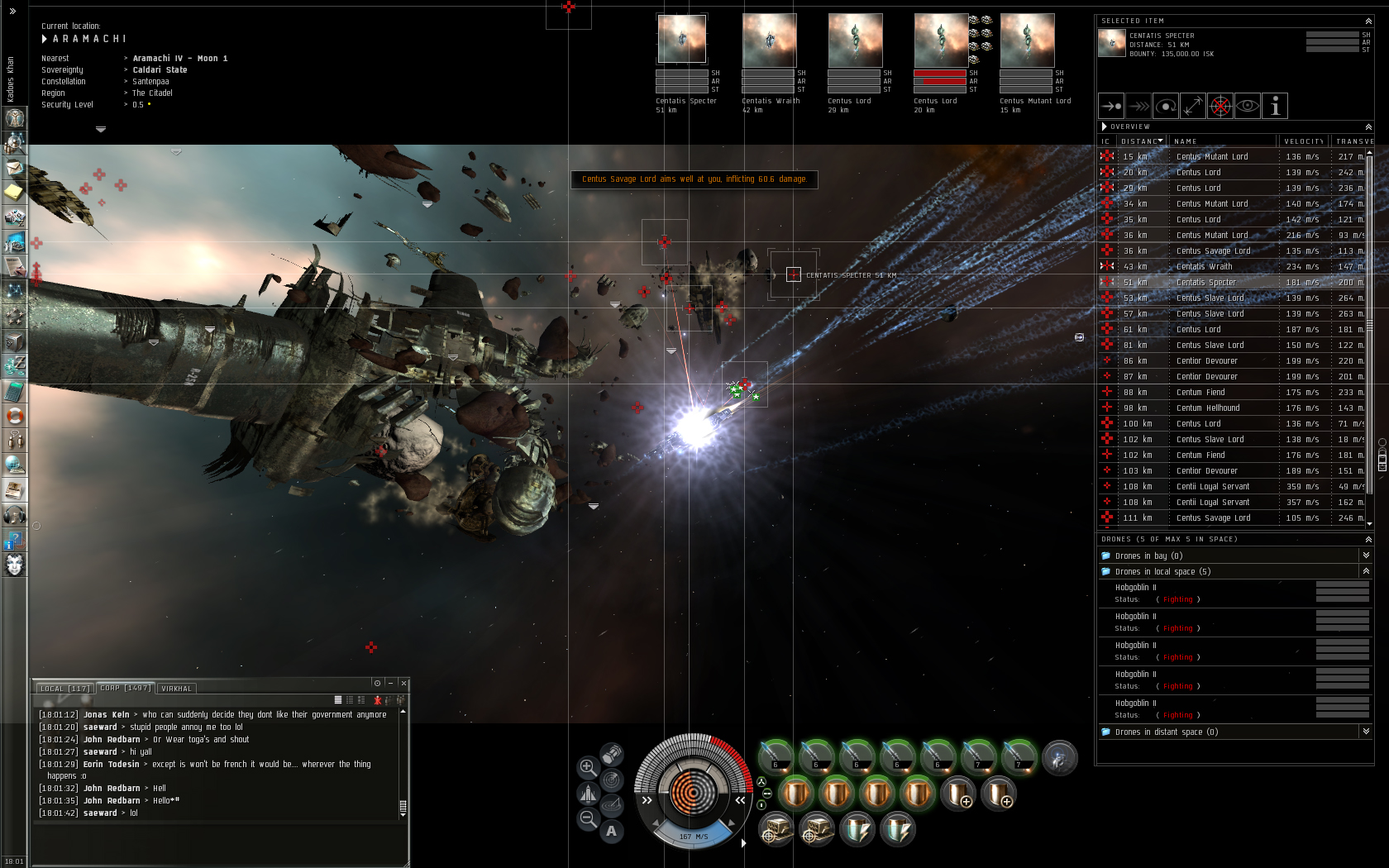Click the Keep at Range arrow button
1389x868 pixels.
click(x=1192, y=106)
